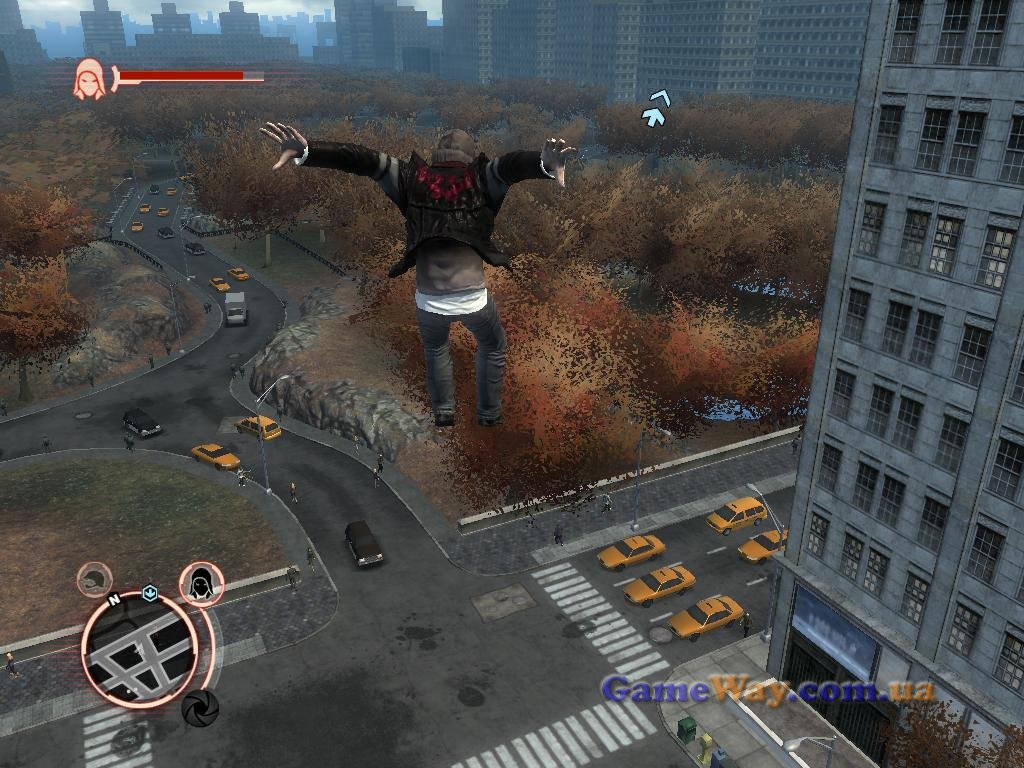Activate the camera shutter icon
The image size is (1024, 768).
(200, 708)
